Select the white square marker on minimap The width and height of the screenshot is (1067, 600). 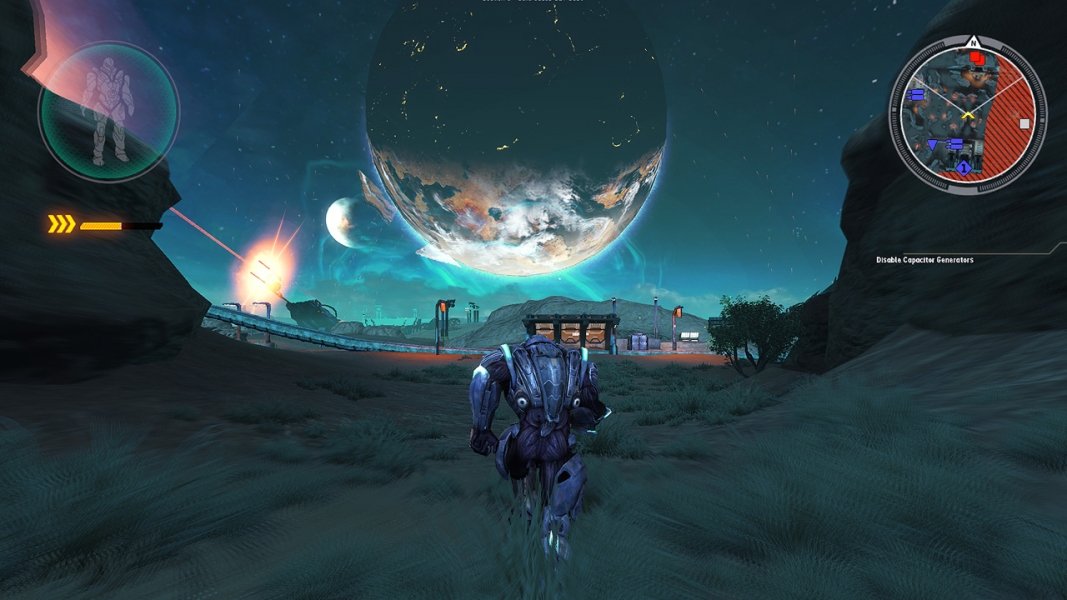[x=1024, y=124]
